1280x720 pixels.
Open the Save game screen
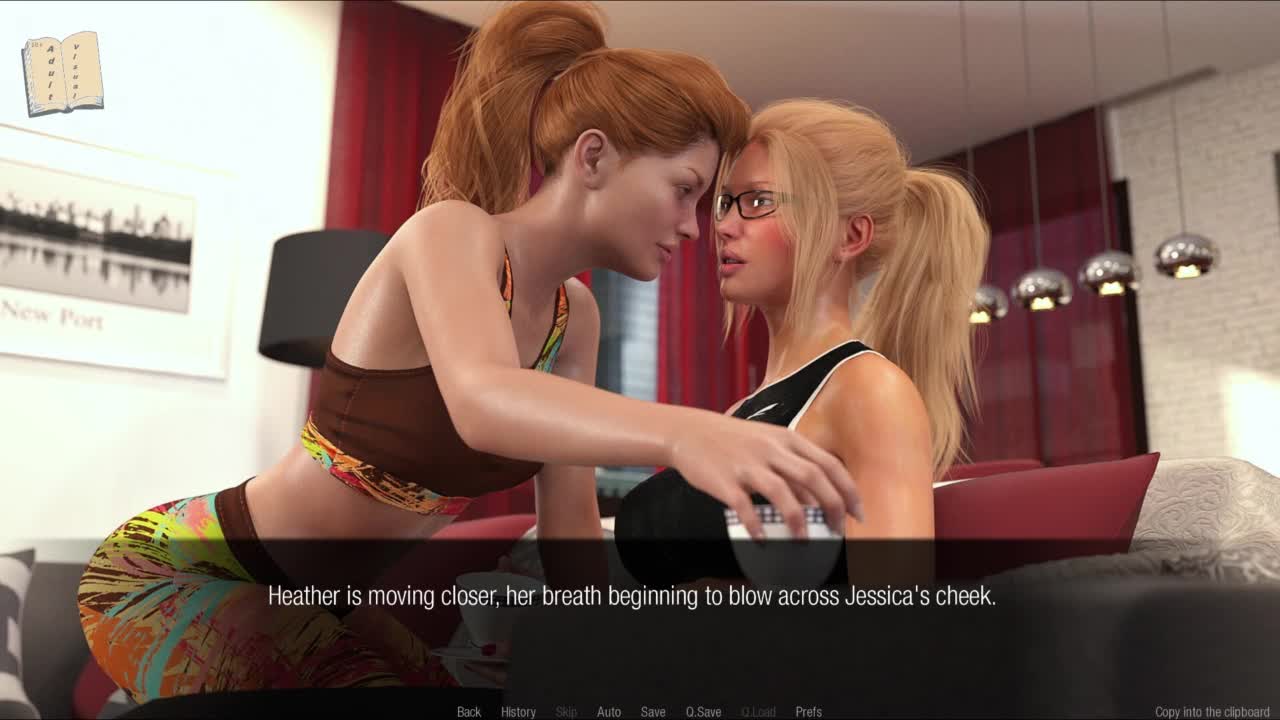(x=653, y=712)
